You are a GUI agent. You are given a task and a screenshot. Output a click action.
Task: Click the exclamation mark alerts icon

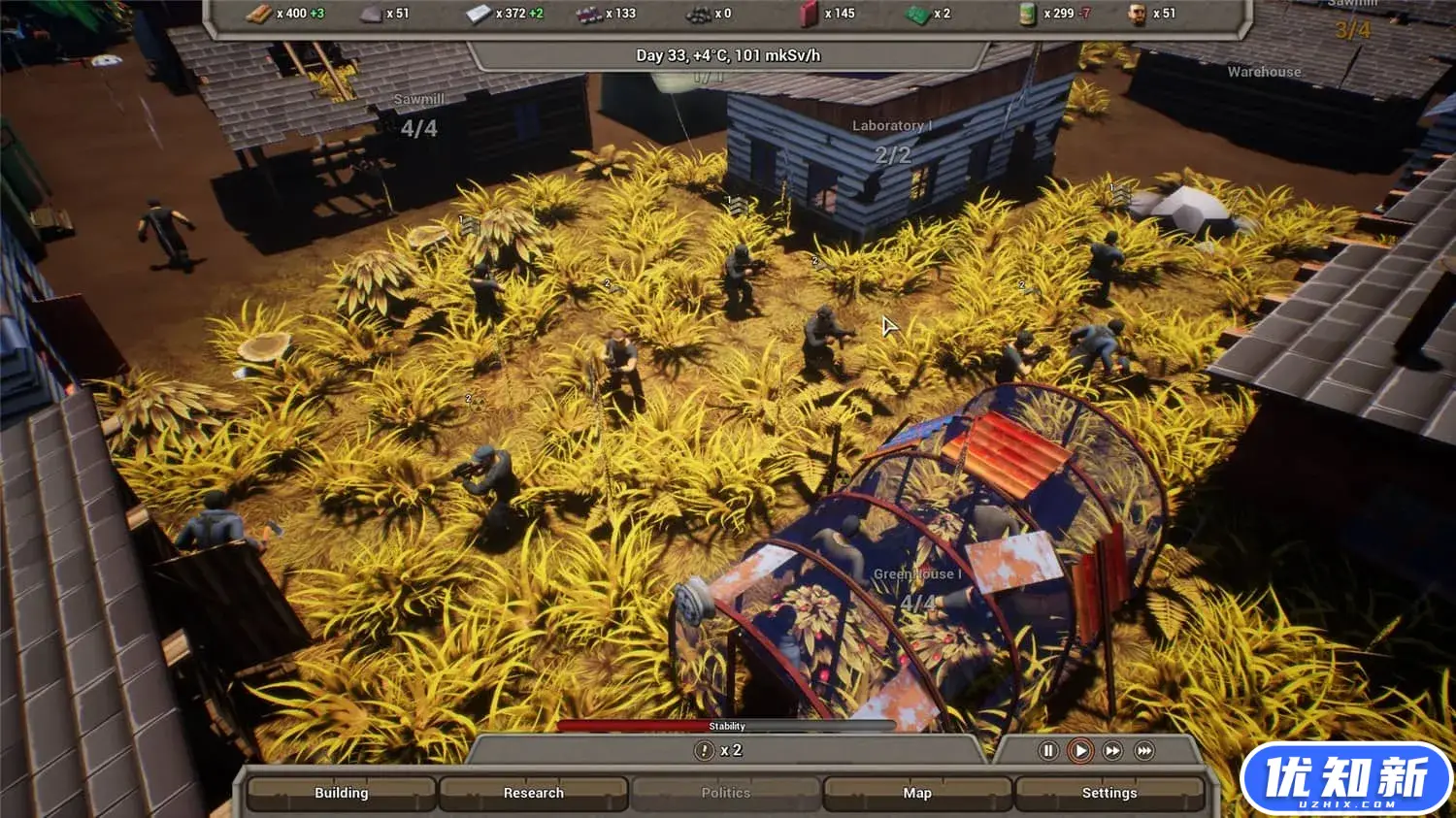click(705, 750)
